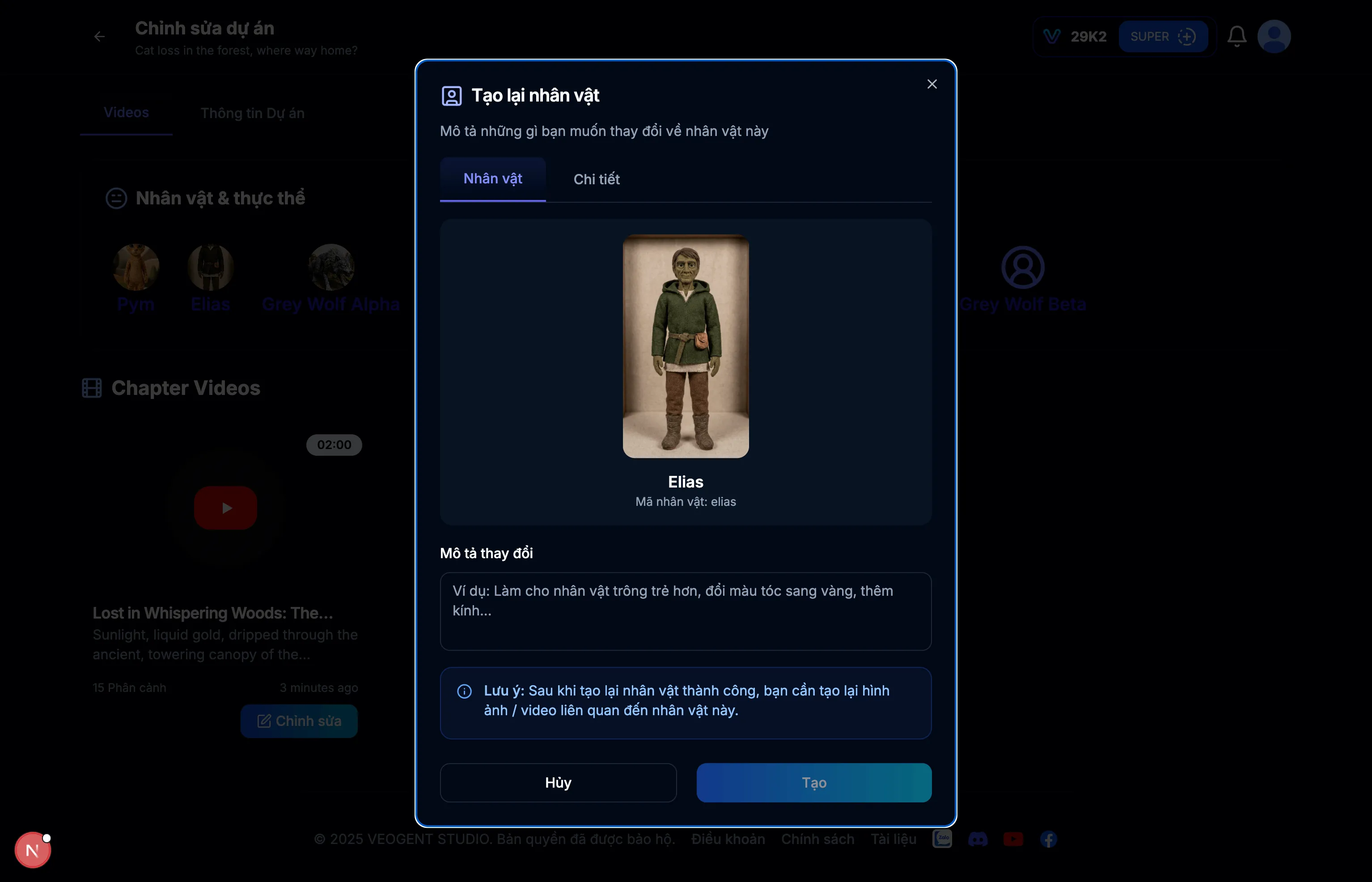This screenshot has height=882, width=1372.
Task: Switch to the Thông tin Dự án tab
Action: pos(252,113)
